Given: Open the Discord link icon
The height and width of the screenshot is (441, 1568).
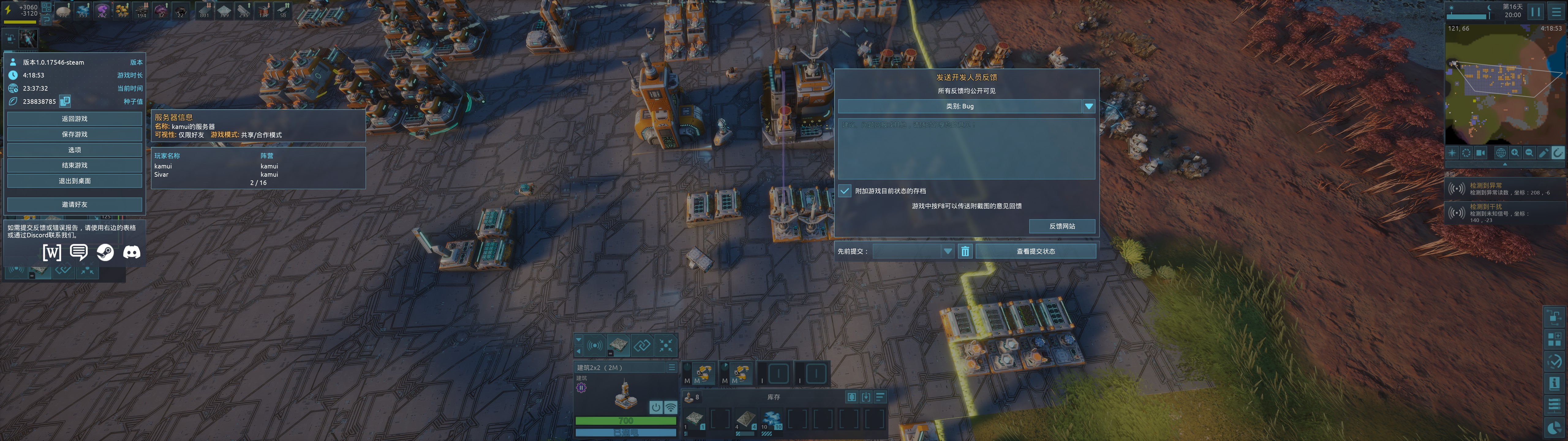Looking at the screenshot, I should pyautogui.click(x=131, y=252).
